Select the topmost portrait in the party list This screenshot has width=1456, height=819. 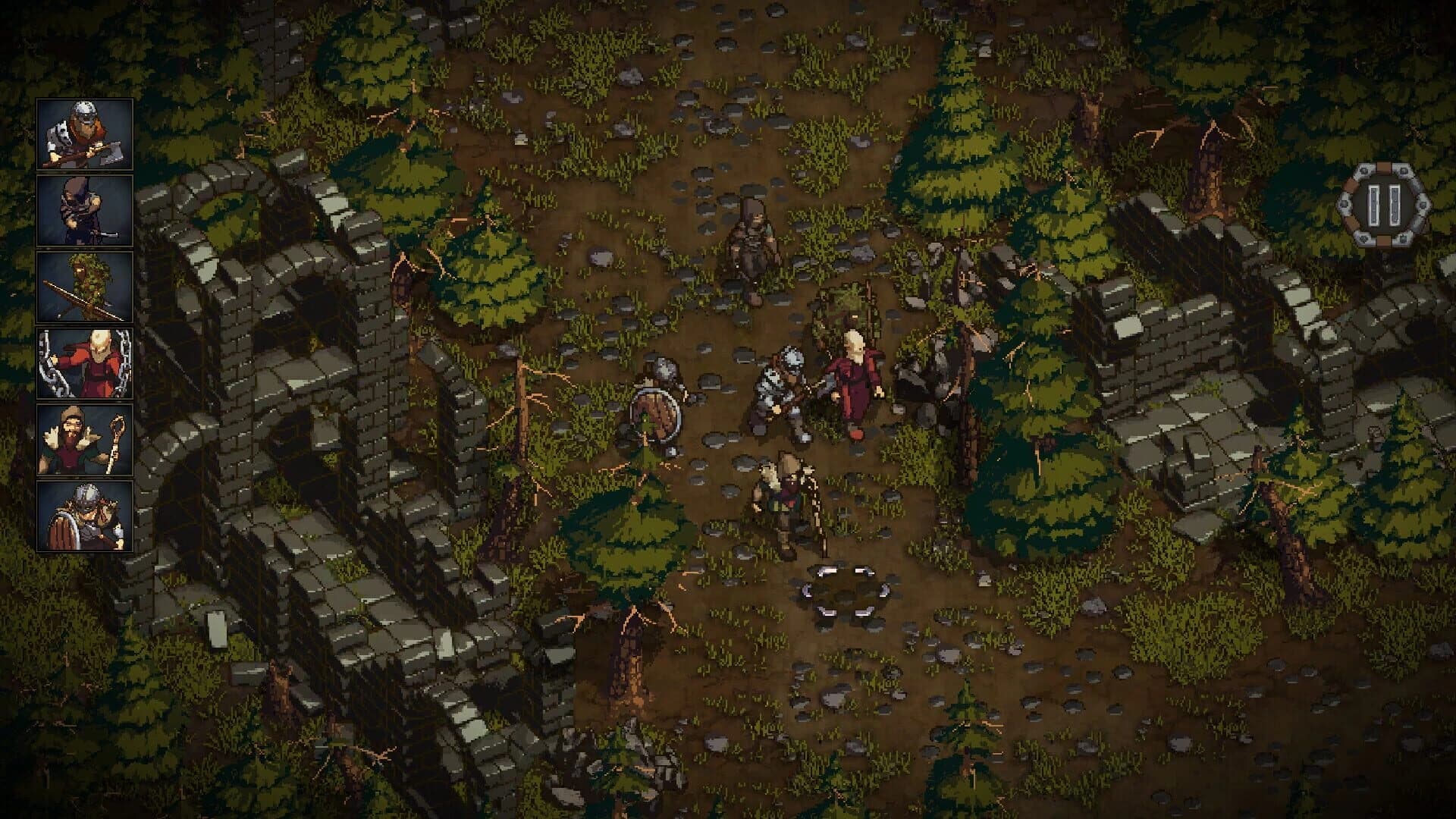coord(83,133)
